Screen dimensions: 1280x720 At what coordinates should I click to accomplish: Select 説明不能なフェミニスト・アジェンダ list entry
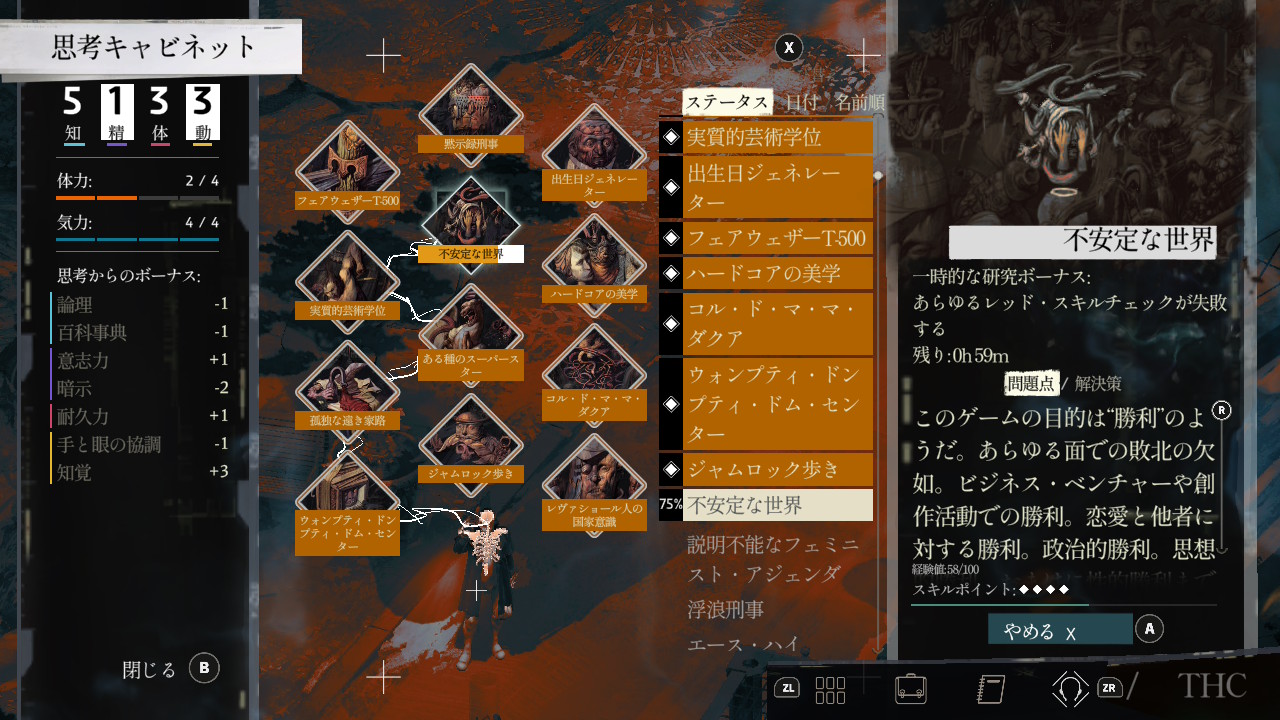point(774,559)
